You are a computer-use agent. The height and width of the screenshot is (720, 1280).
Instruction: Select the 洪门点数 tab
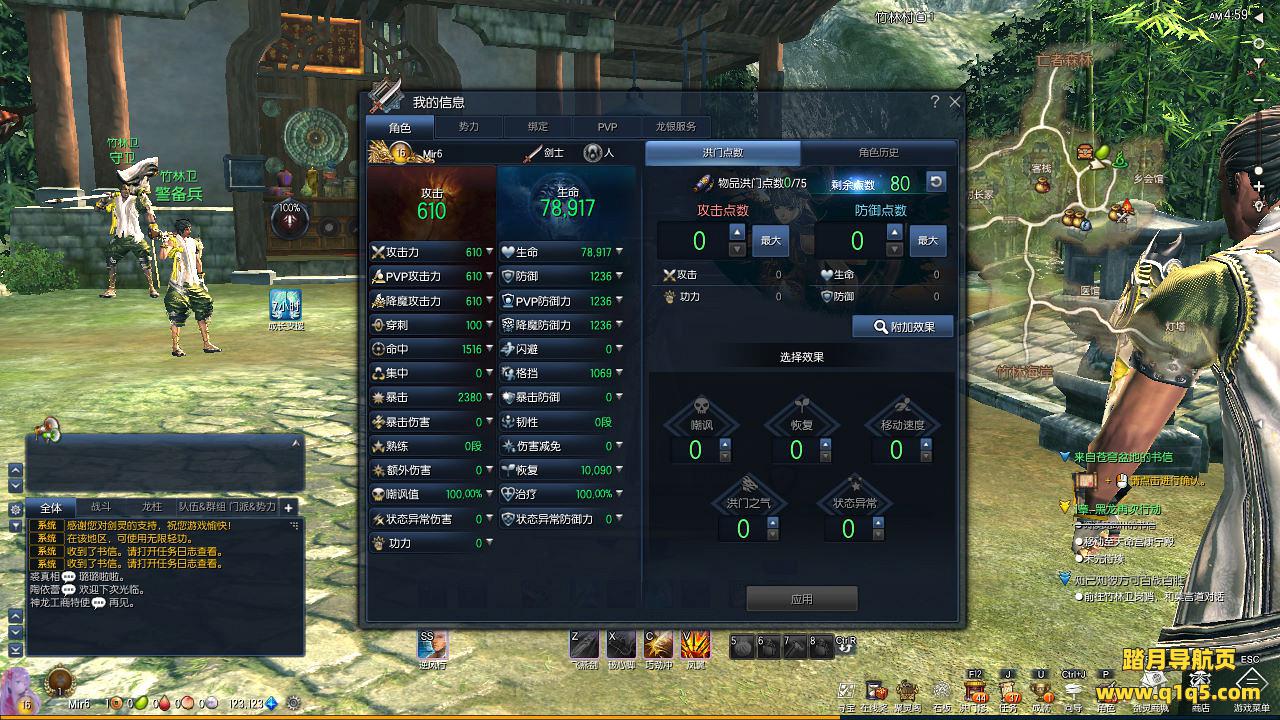pyautogui.click(x=722, y=153)
